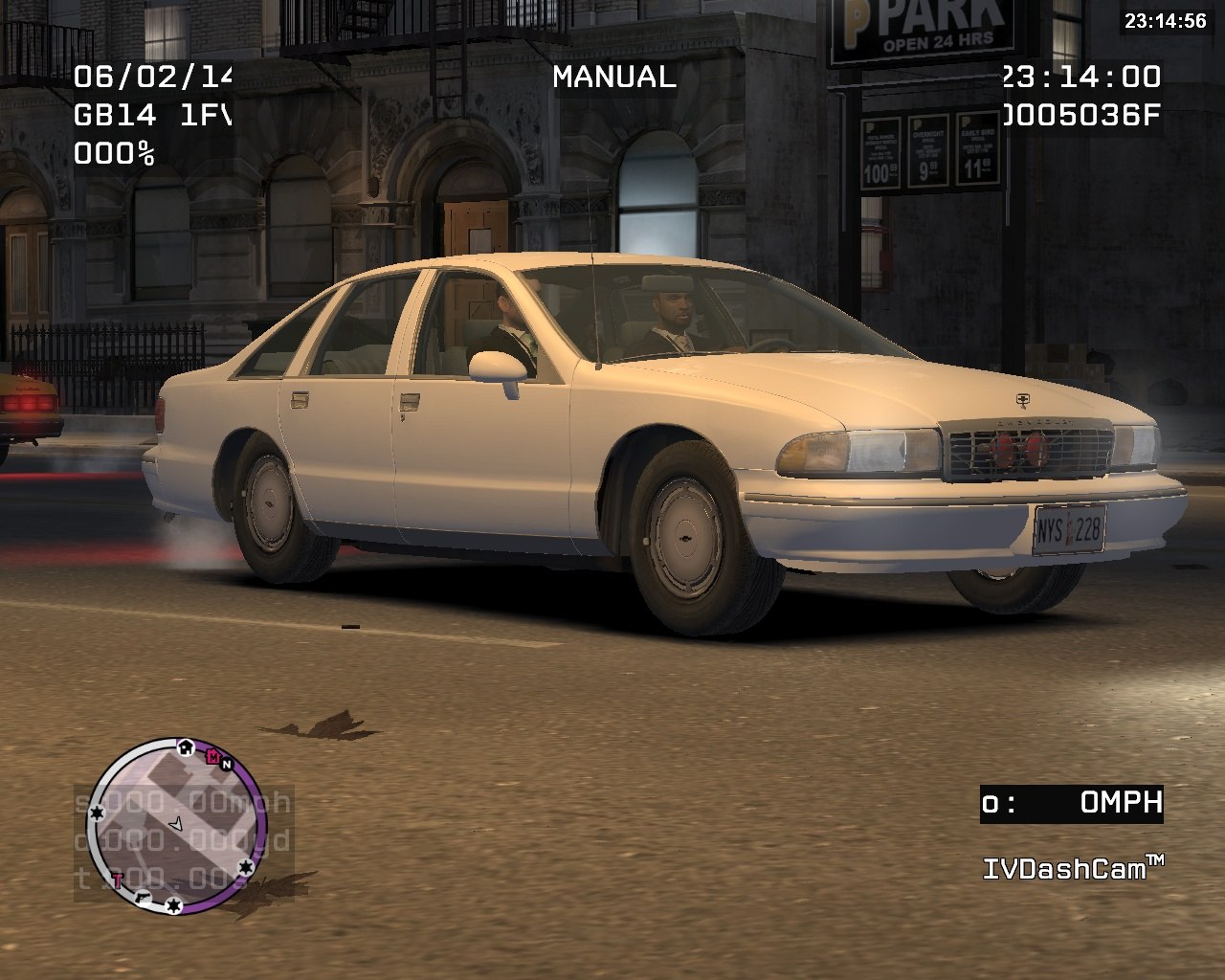Select the player arrow on the minimap
Image resolution: width=1225 pixels, height=980 pixels.
pyautogui.click(x=176, y=823)
